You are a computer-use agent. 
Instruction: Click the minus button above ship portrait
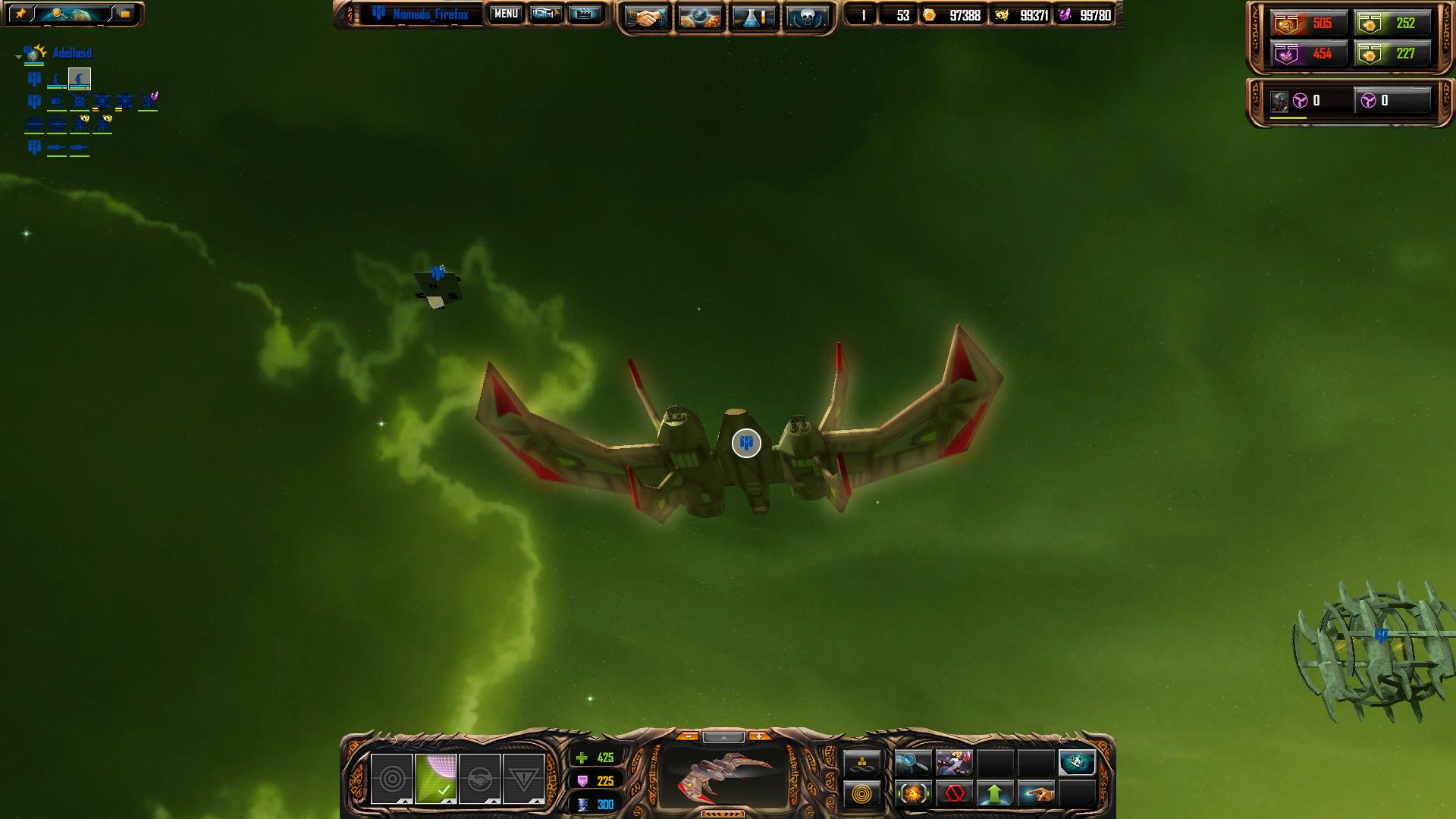(x=688, y=736)
